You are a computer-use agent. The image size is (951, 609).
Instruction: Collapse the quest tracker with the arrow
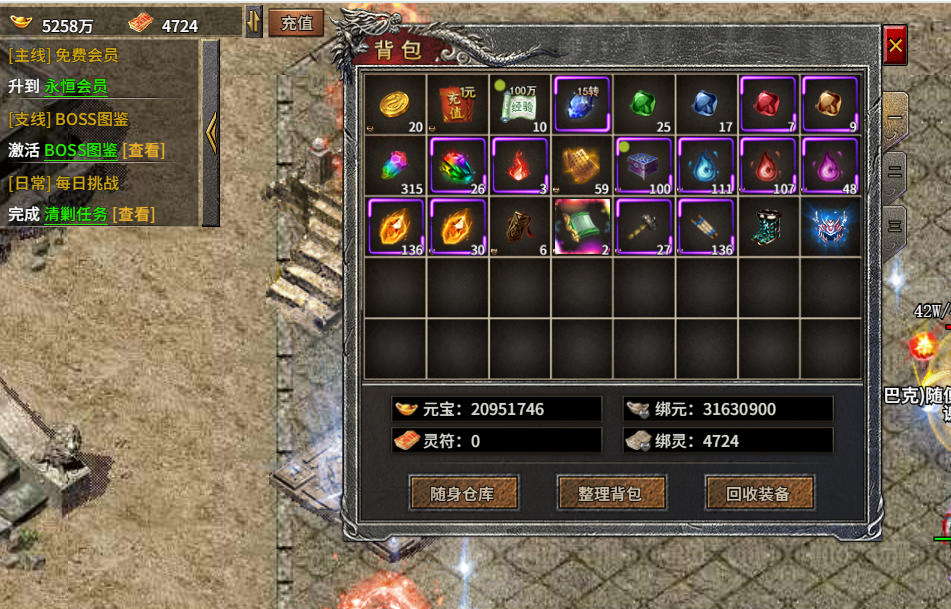coord(211,132)
